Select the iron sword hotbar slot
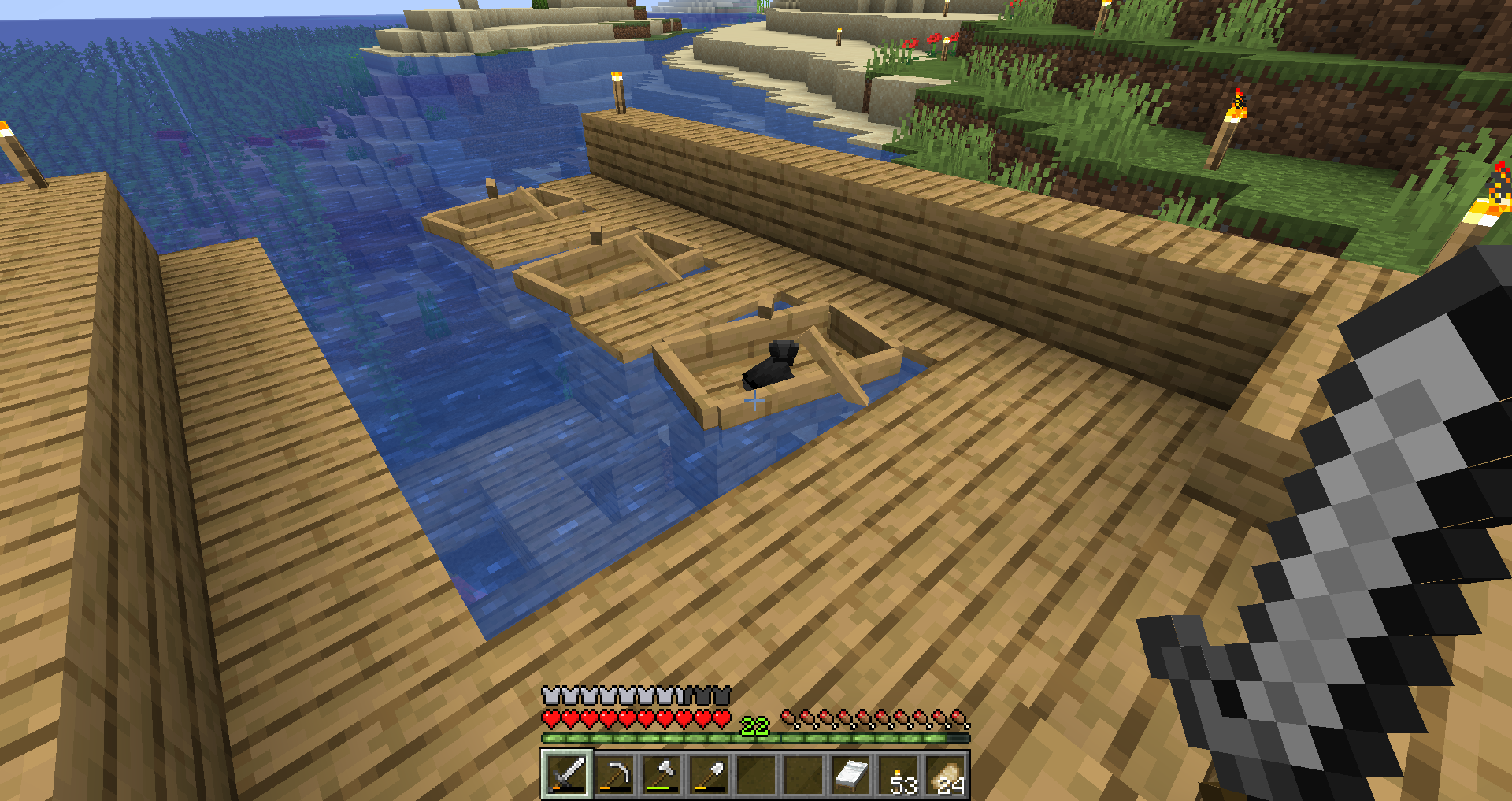 (x=566, y=773)
